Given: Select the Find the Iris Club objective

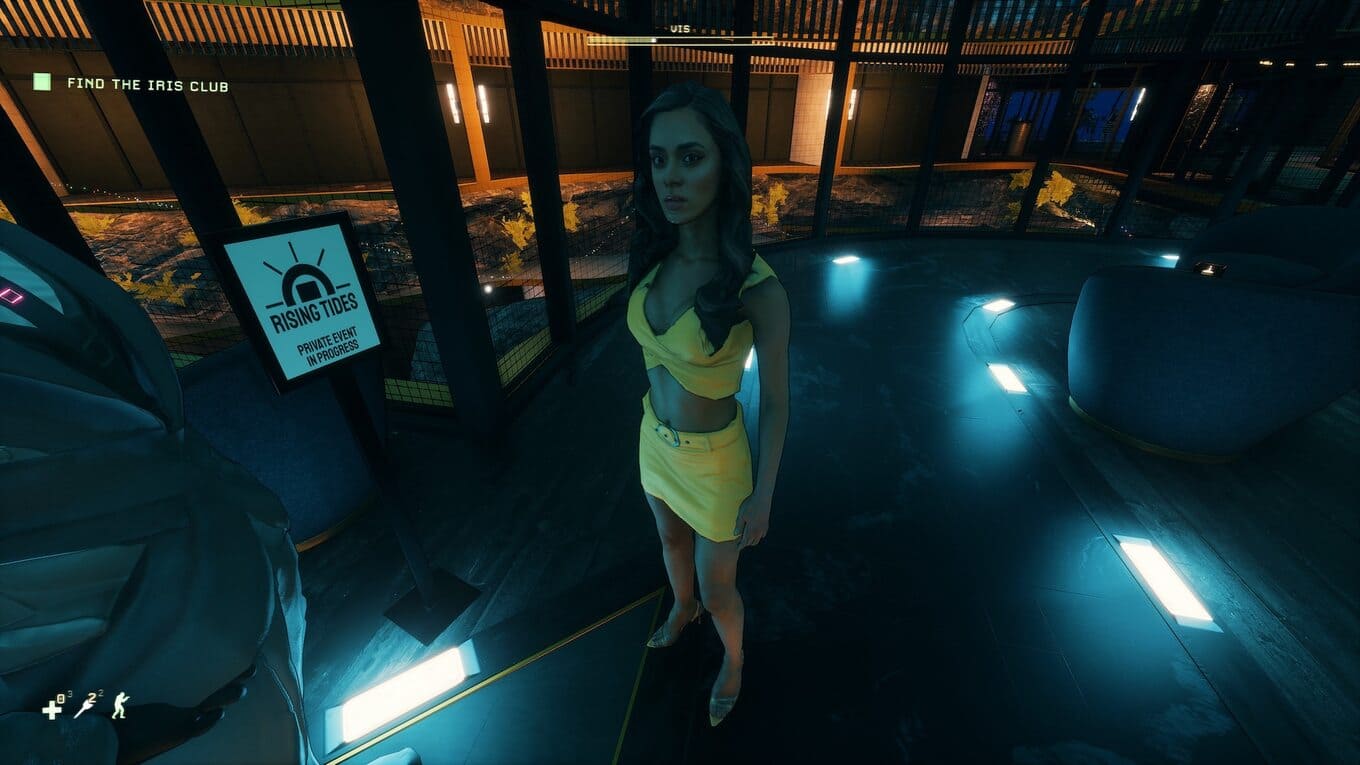Looking at the screenshot, I should (147, 85).
